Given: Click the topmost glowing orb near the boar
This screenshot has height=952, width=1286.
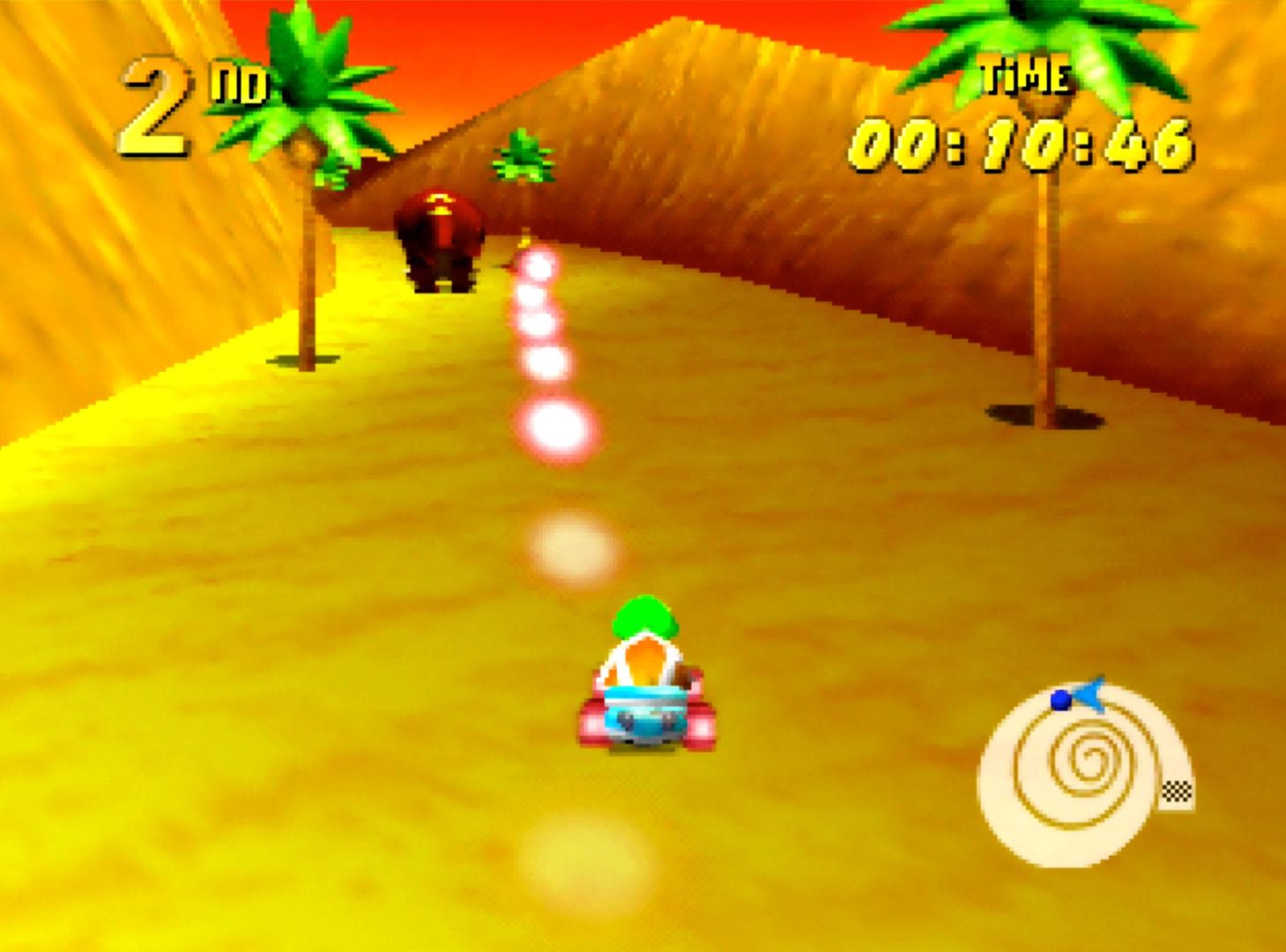Looking at the screenshot, I should 539,264.
